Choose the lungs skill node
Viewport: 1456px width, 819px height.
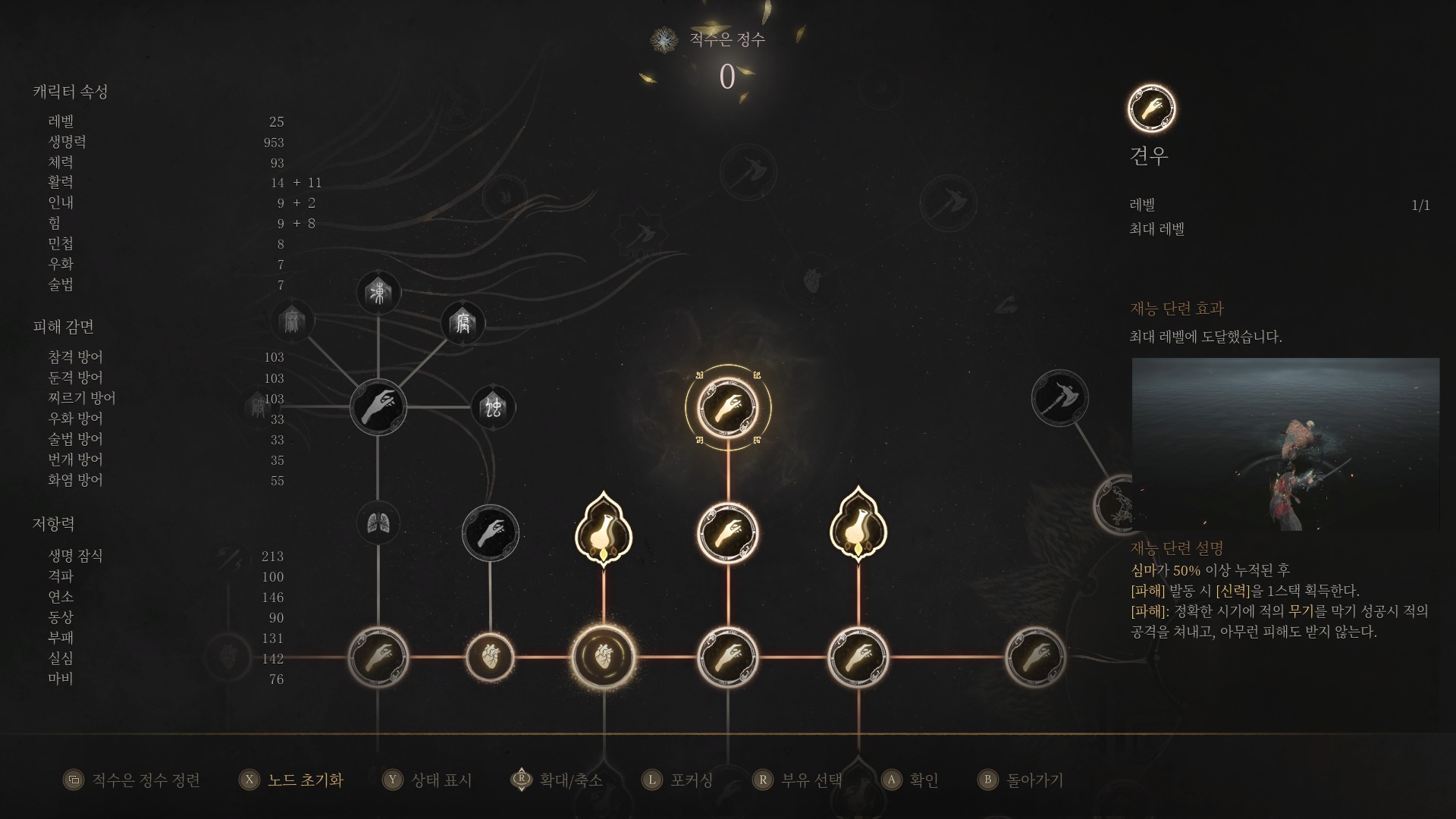(x=378, y=522)
